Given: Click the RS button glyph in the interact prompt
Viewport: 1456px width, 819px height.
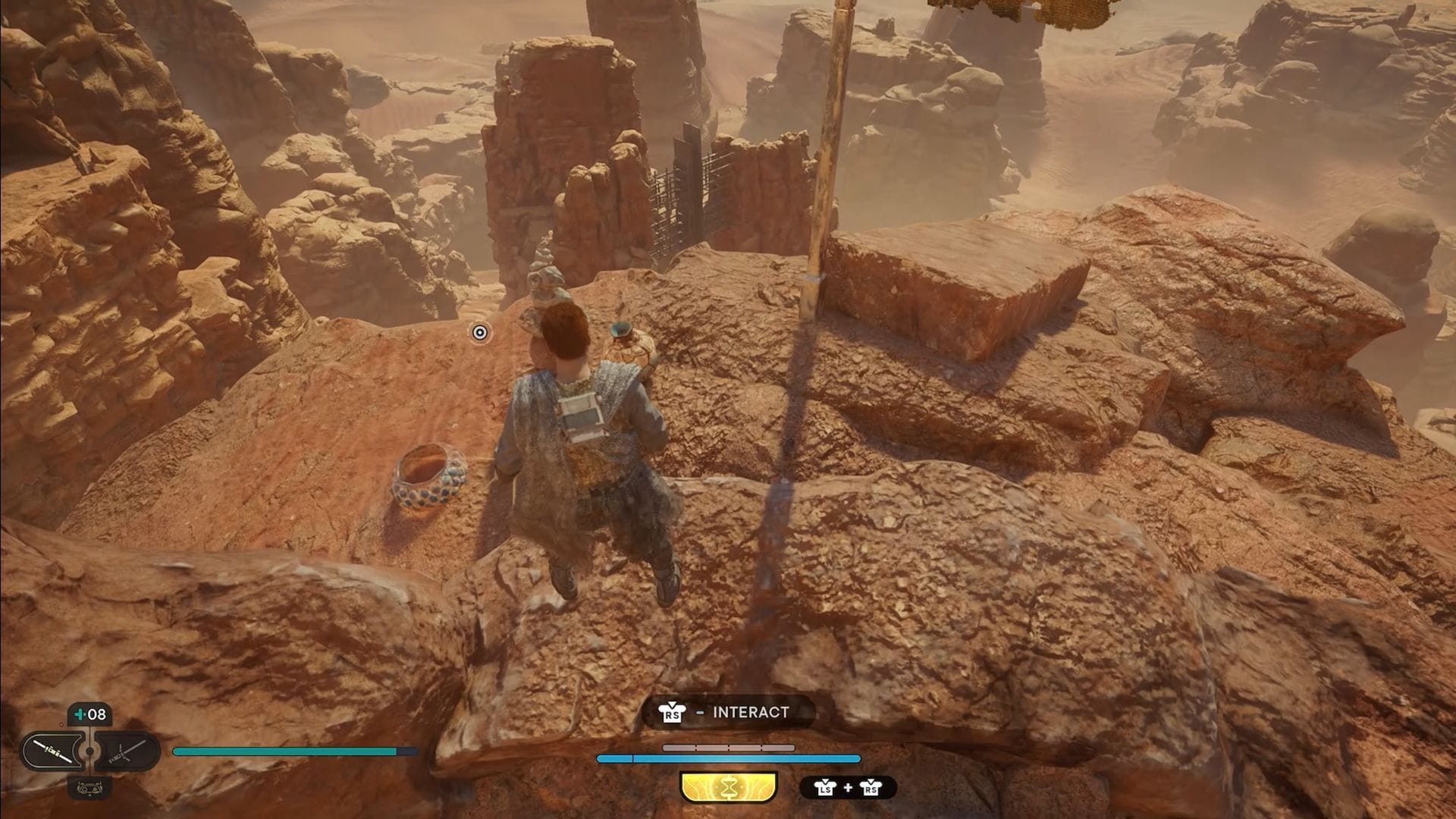Looking at the screenshot, I should pyautogui.click(x=671, y=713).
